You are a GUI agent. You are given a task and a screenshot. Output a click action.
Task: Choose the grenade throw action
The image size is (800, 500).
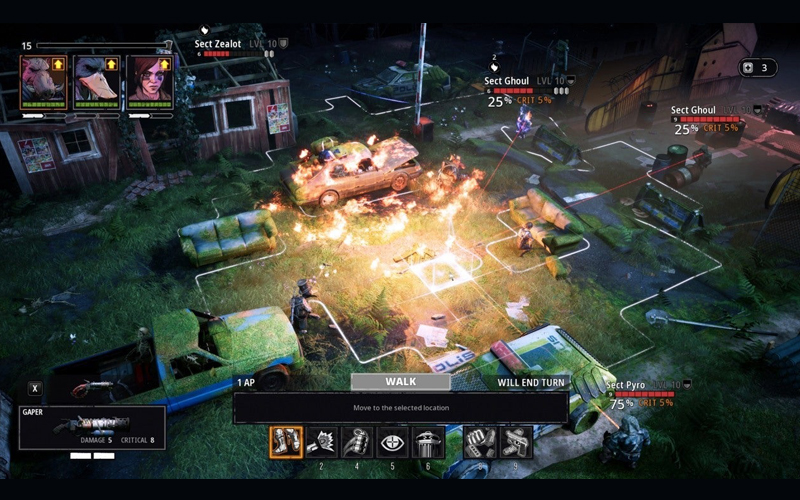(x=357, y=442)
